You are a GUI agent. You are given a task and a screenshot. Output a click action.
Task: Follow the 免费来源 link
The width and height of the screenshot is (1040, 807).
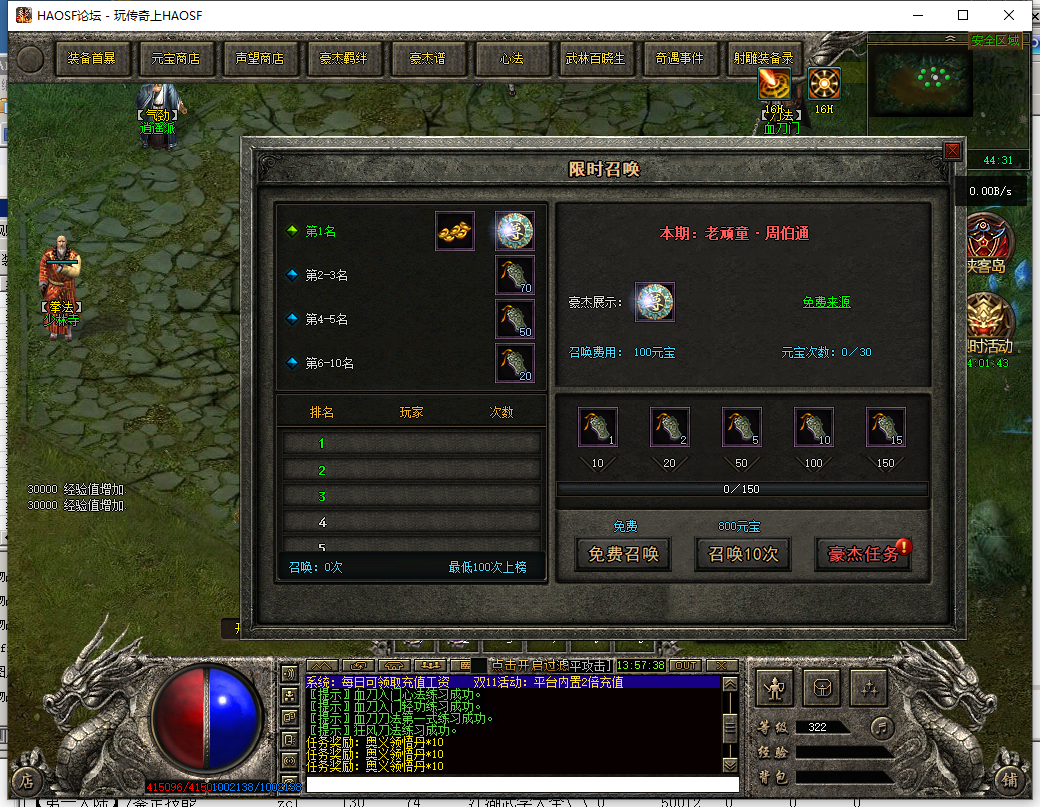[826, 302]
